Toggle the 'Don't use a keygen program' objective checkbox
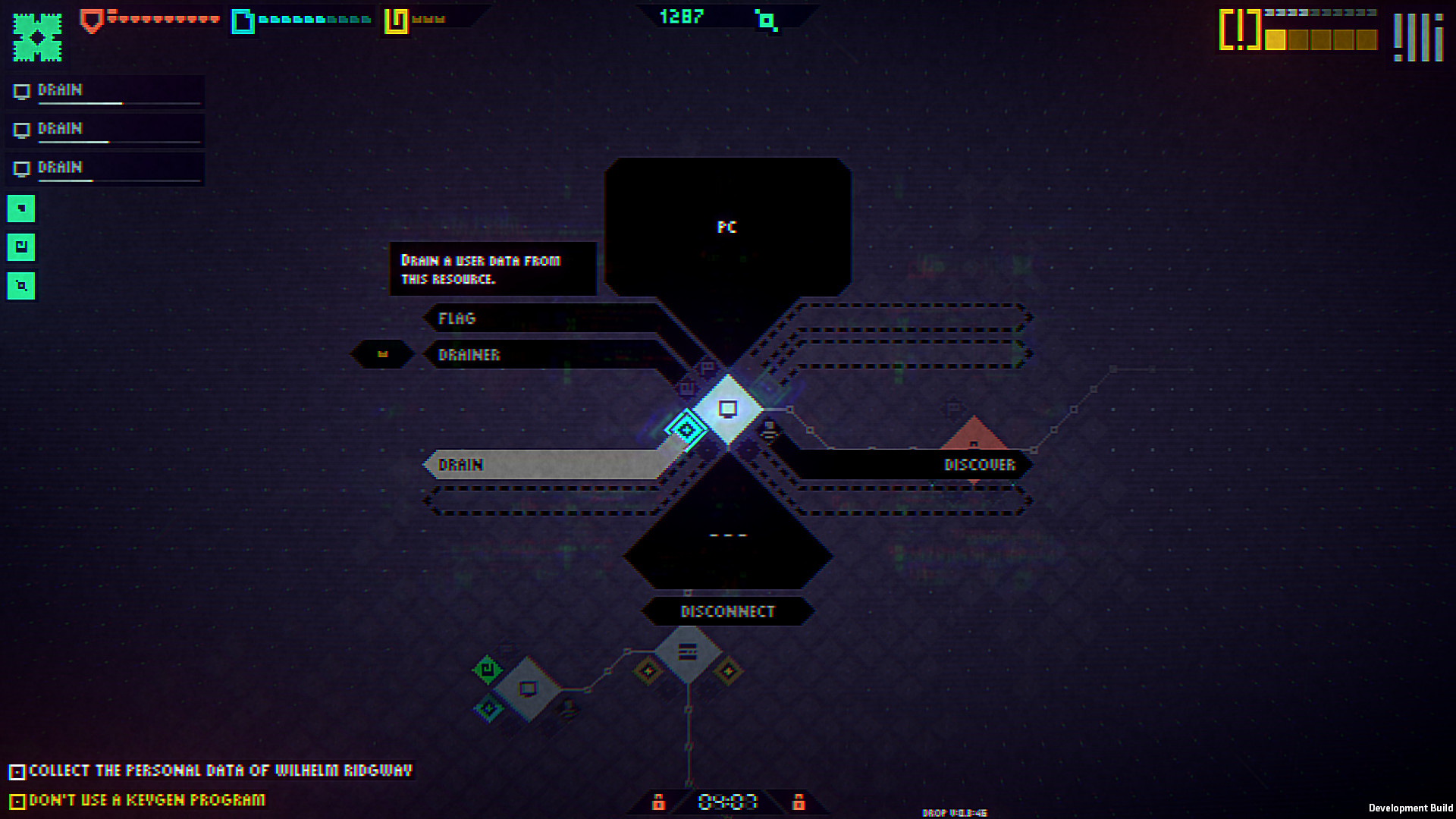 tap(18, 799)
